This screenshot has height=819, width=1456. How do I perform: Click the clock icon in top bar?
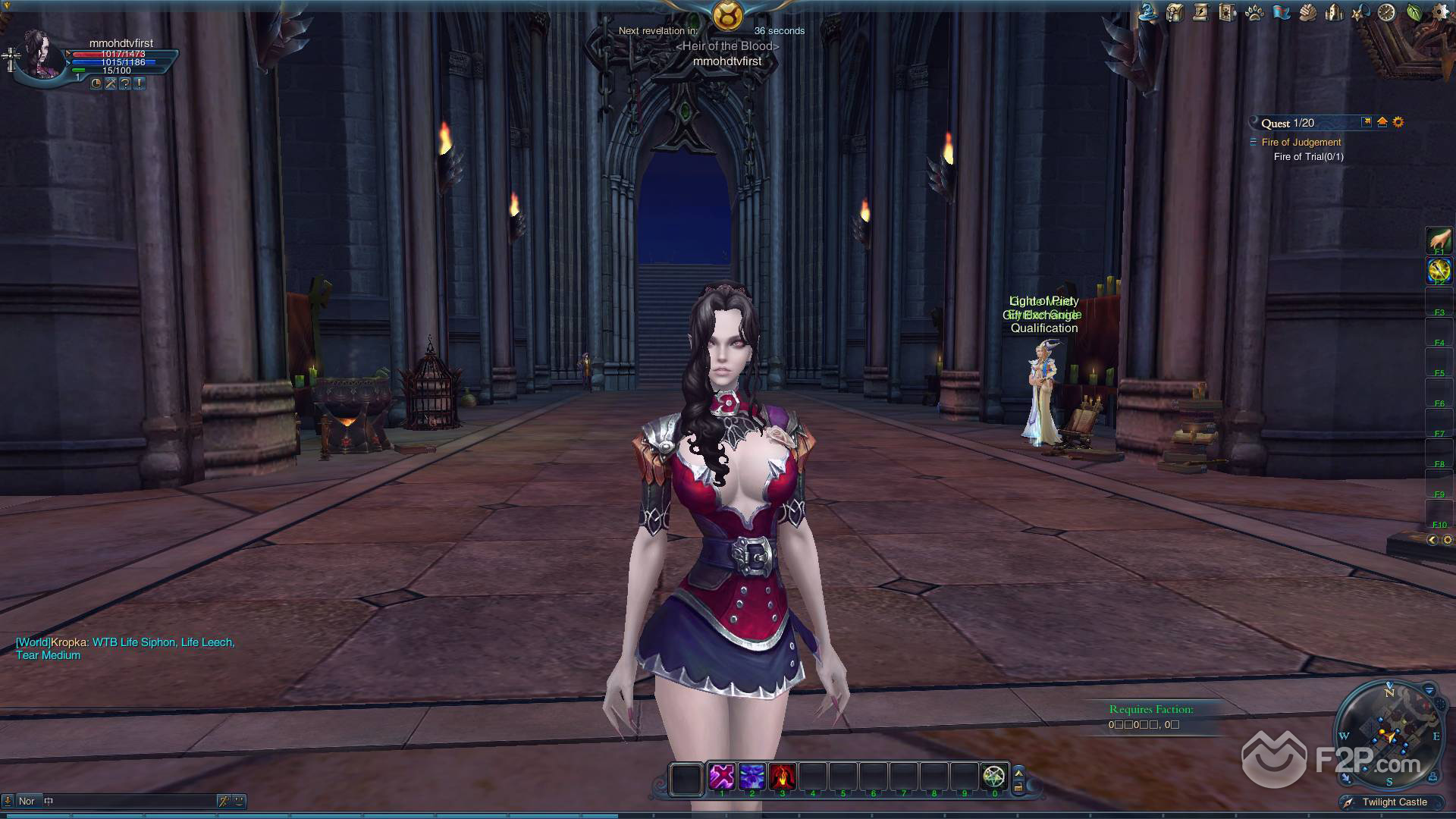1386,12
